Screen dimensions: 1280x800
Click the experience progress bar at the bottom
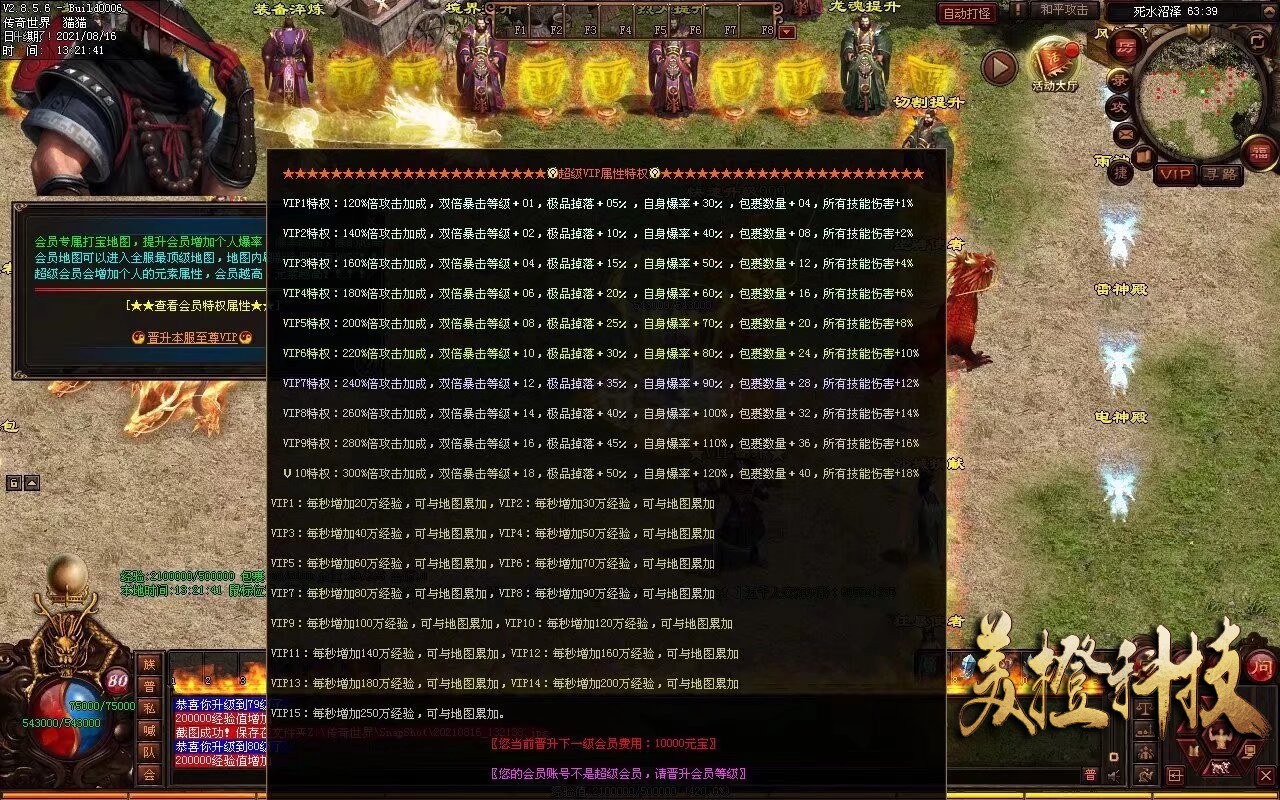[x=640, y=790]
